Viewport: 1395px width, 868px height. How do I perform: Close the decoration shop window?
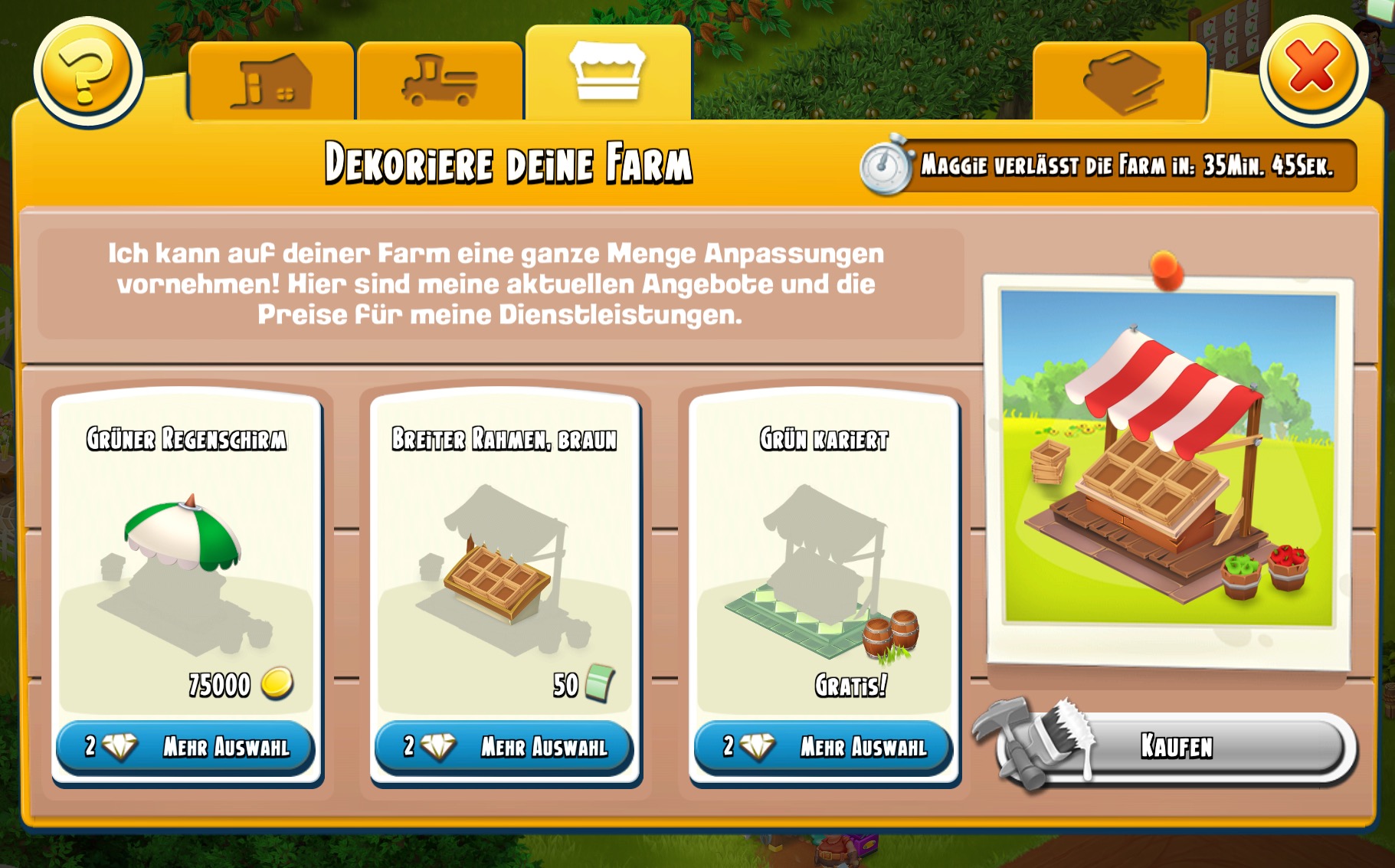[1313, 70]
